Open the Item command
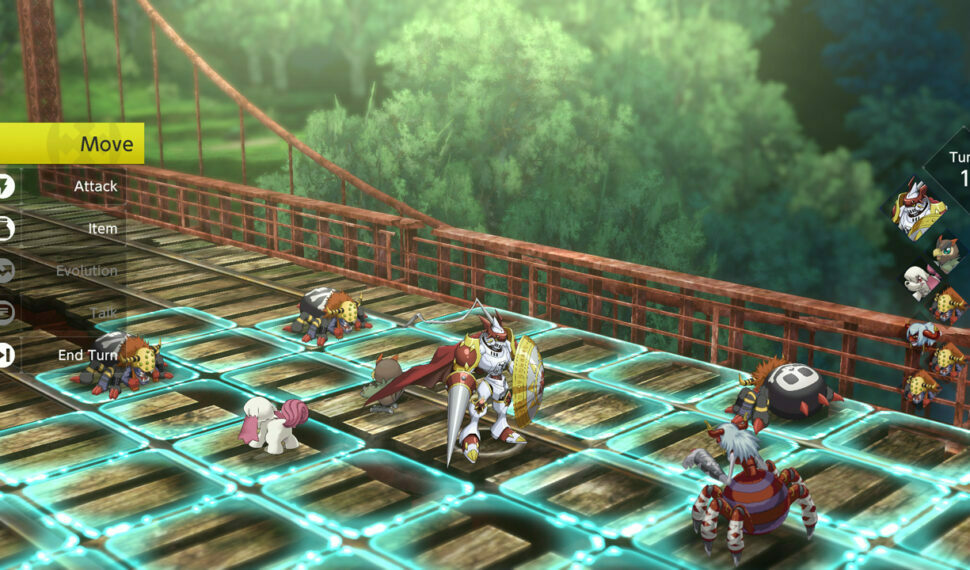The height and width of the screenshot is (570, 970). coord(102,228)
